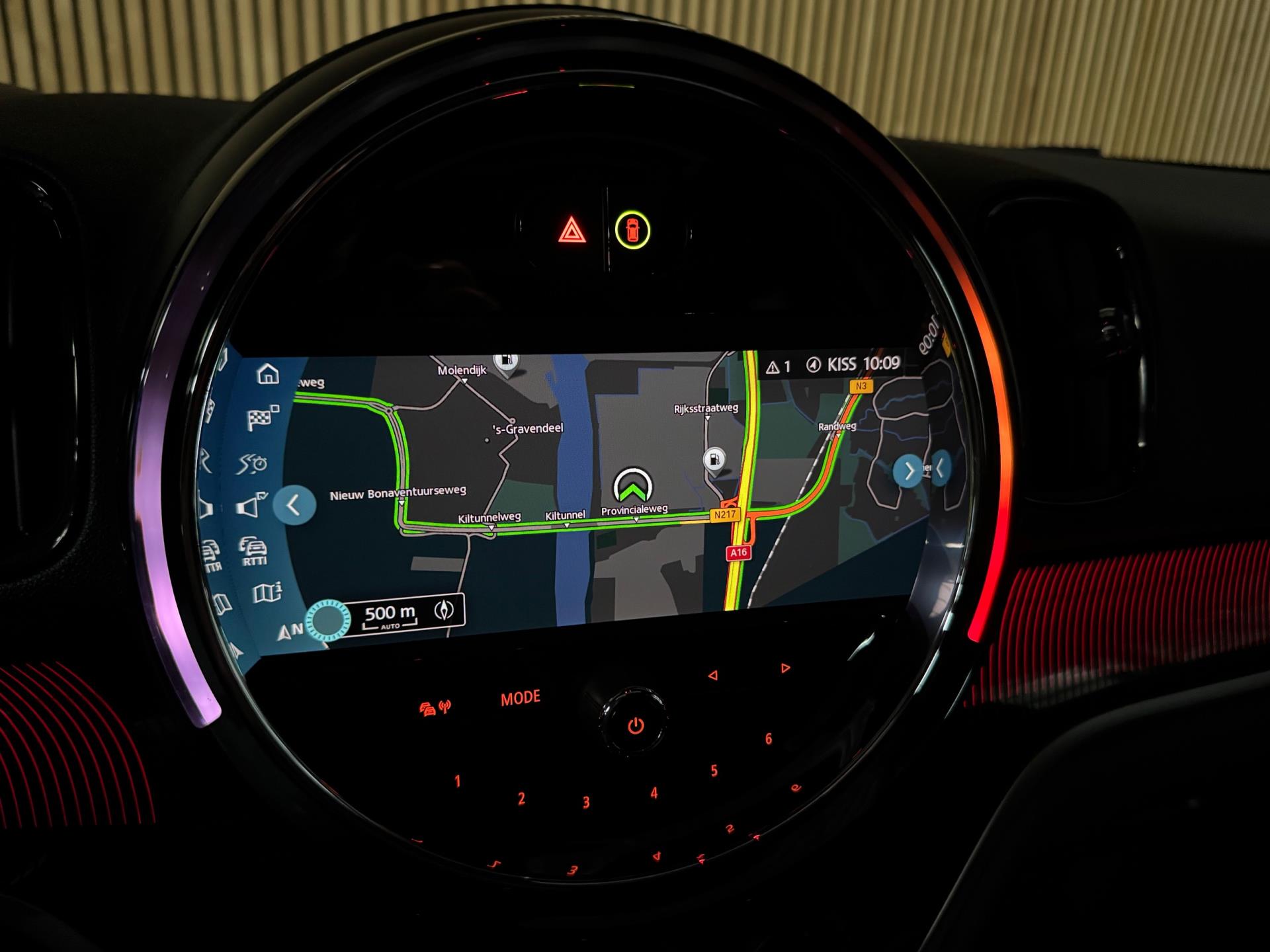The image size is (1270, 952).
Task: Tap the MODE button
Action: 521,698
